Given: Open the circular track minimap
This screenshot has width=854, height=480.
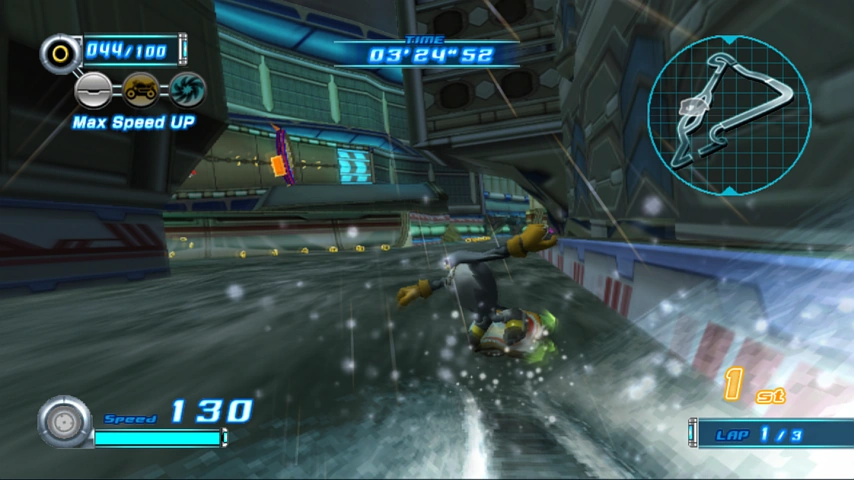Looking at the screenshot, I should pos(729,114).
